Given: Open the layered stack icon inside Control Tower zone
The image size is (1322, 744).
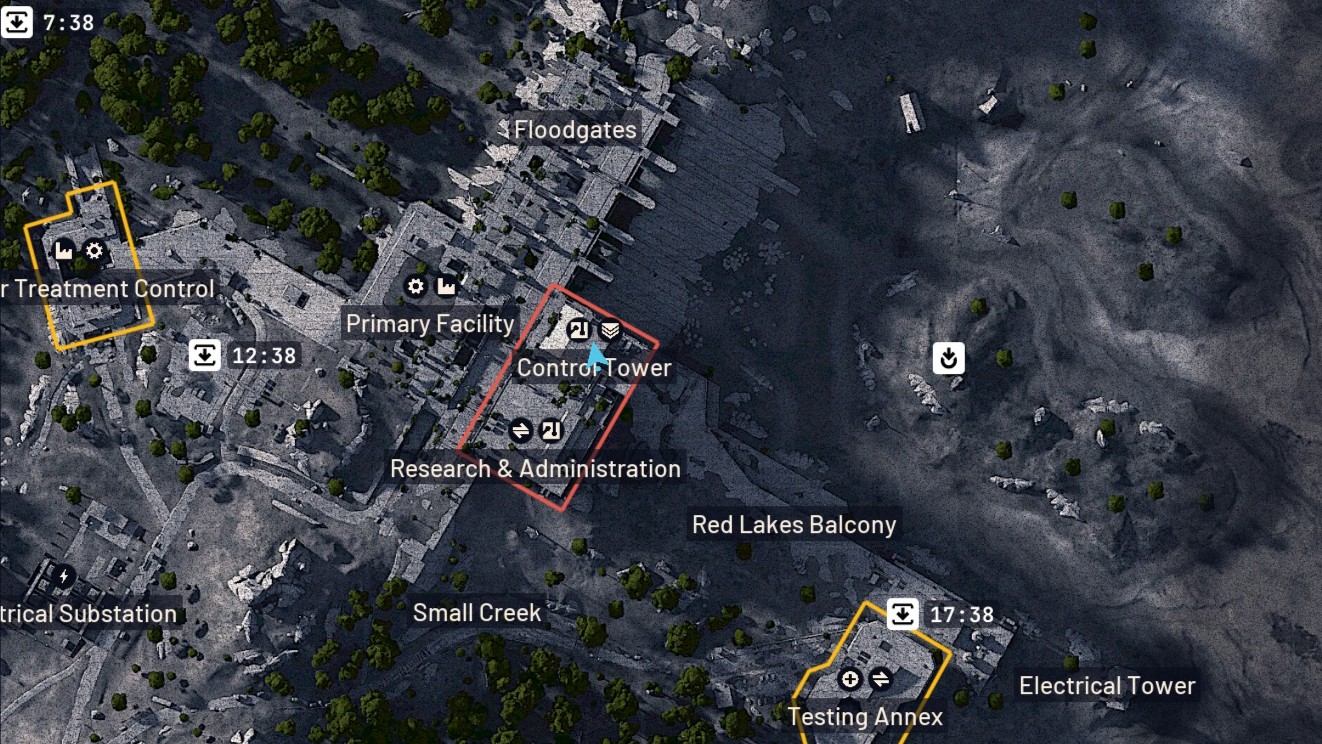Looking at the screenshot, I should [x=608, y=330].
